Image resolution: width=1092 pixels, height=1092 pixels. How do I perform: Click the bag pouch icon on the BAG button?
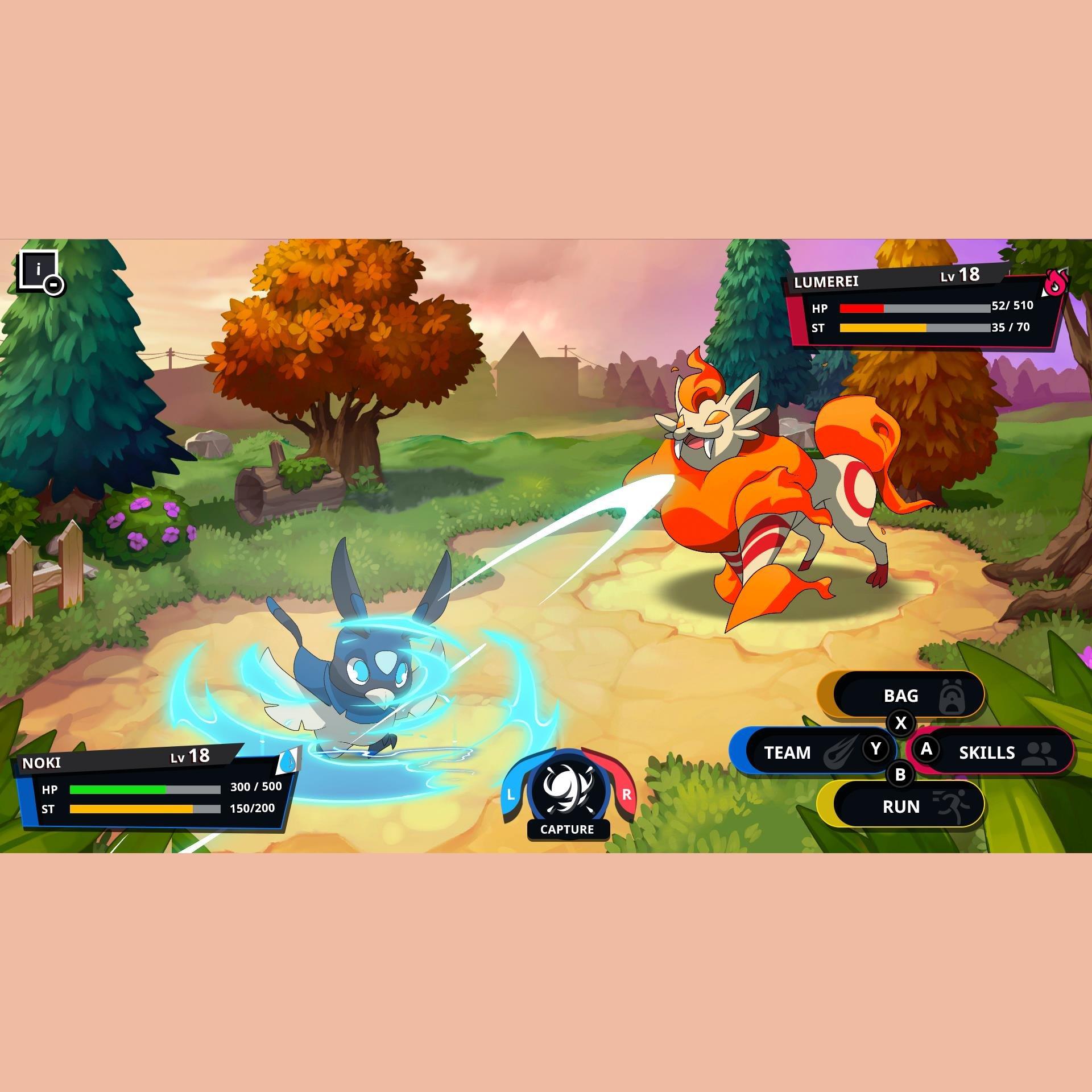pyautogui.click(x=952, y=696)
